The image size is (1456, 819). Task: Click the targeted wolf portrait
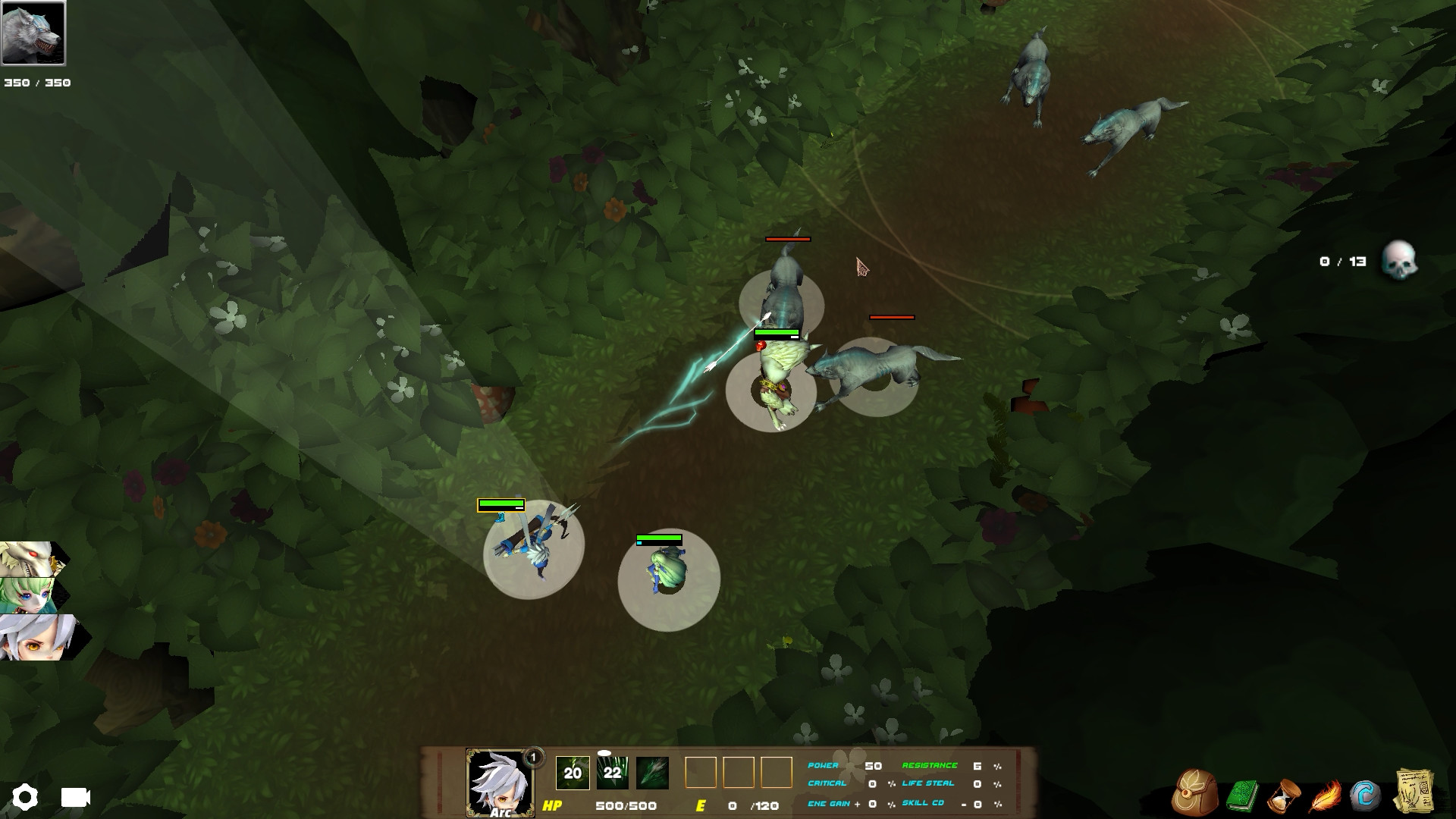tap(33, 33)
